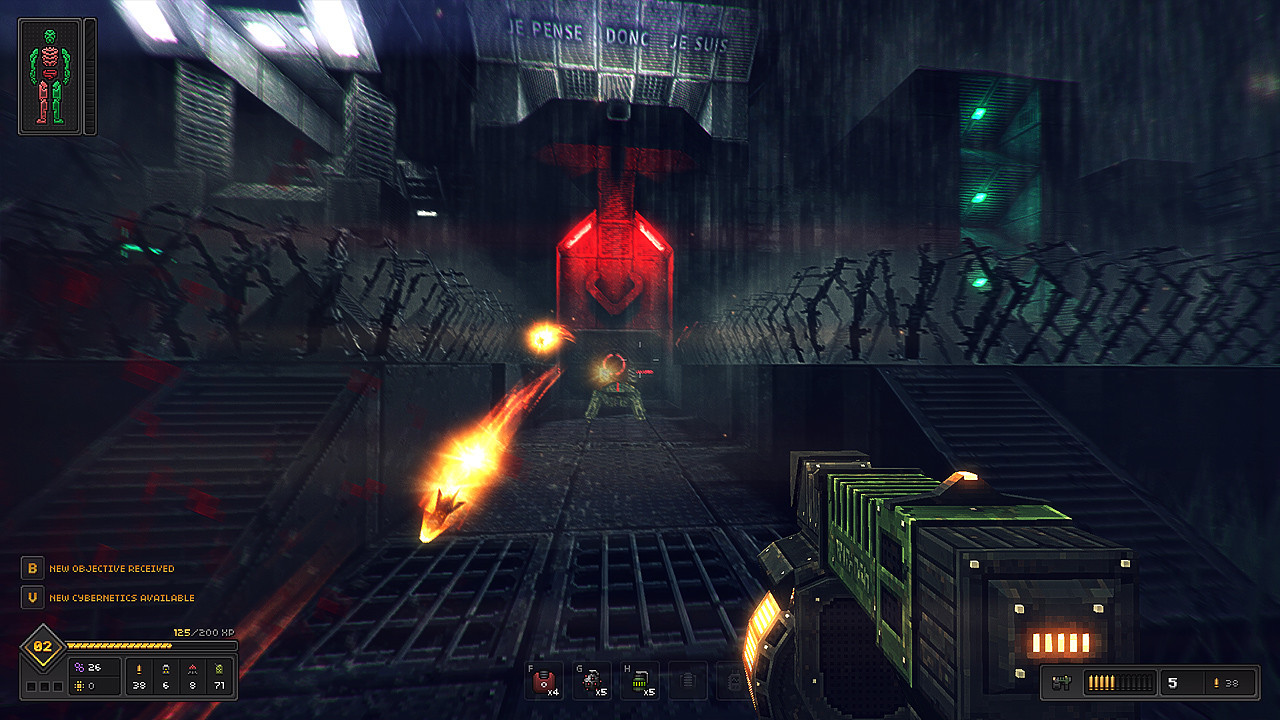
Task: Click the green rifle icon in the ammo panel
Action: [1062, 682]
